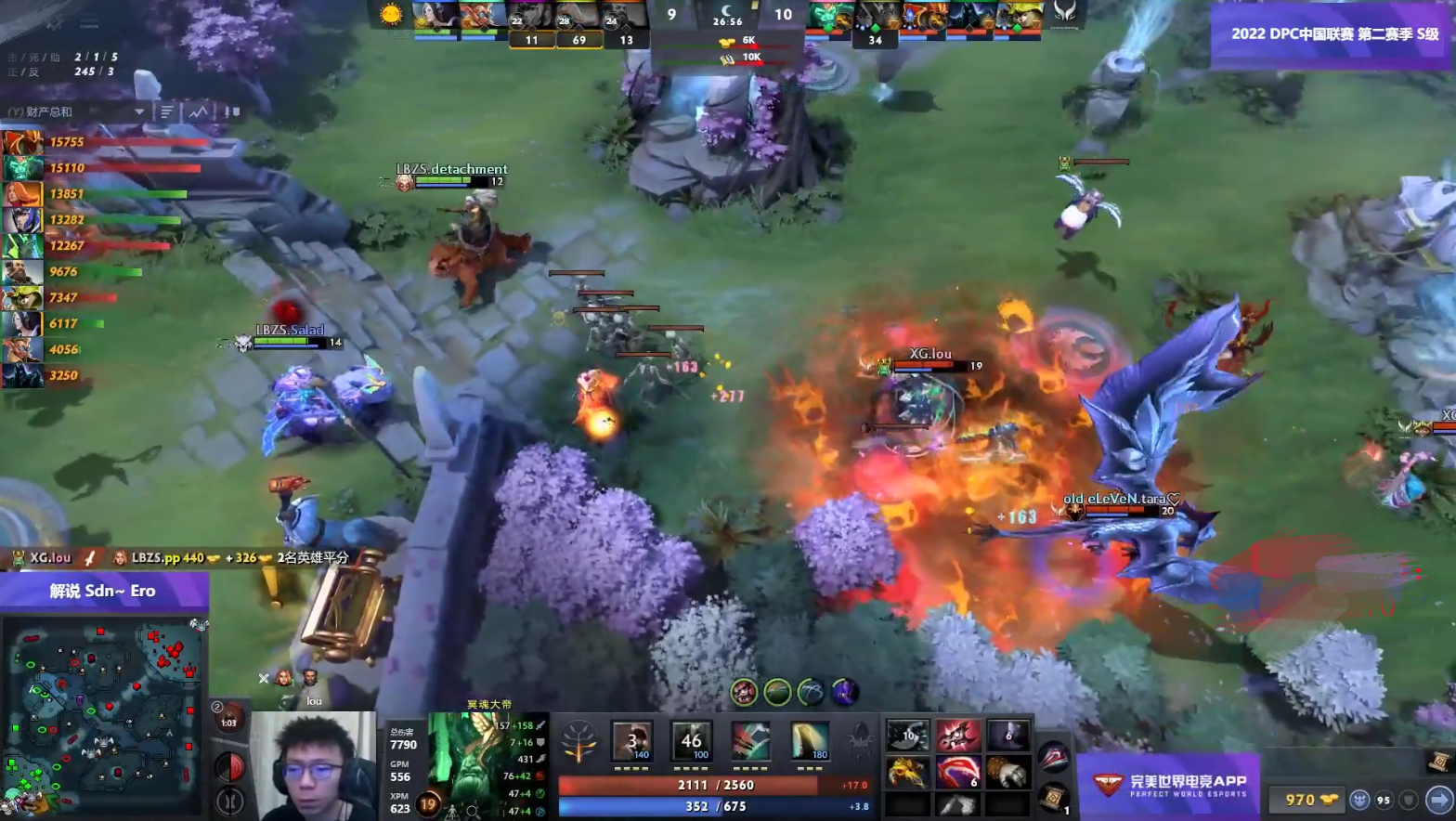Click the TP scroll slot in bottom right
This screenshot has width=1456, height=821.
pyautogui.click(x=1051, y=797)
